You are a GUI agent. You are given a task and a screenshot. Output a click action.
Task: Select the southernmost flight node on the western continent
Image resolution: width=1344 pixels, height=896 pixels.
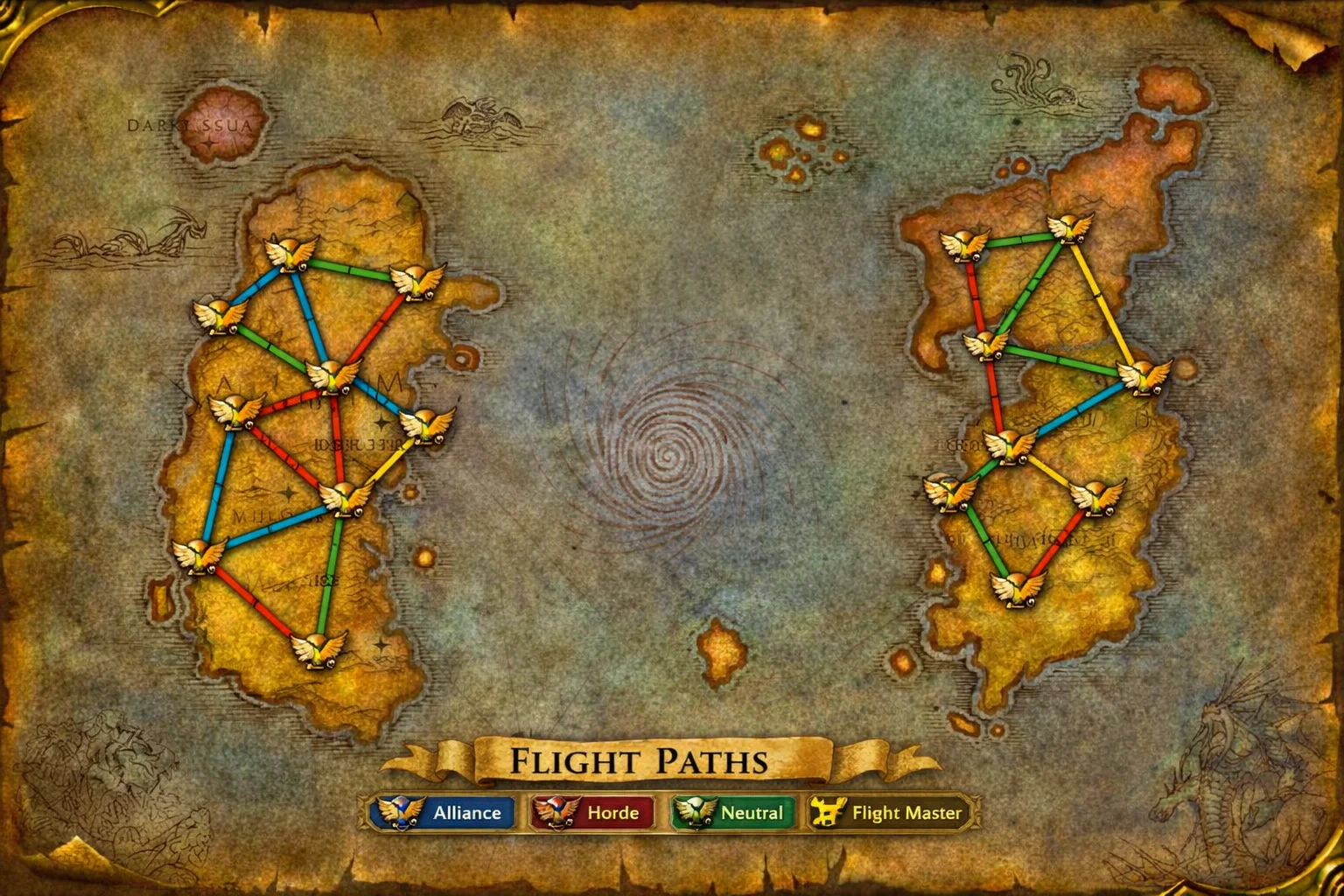[x=318, y=648]
